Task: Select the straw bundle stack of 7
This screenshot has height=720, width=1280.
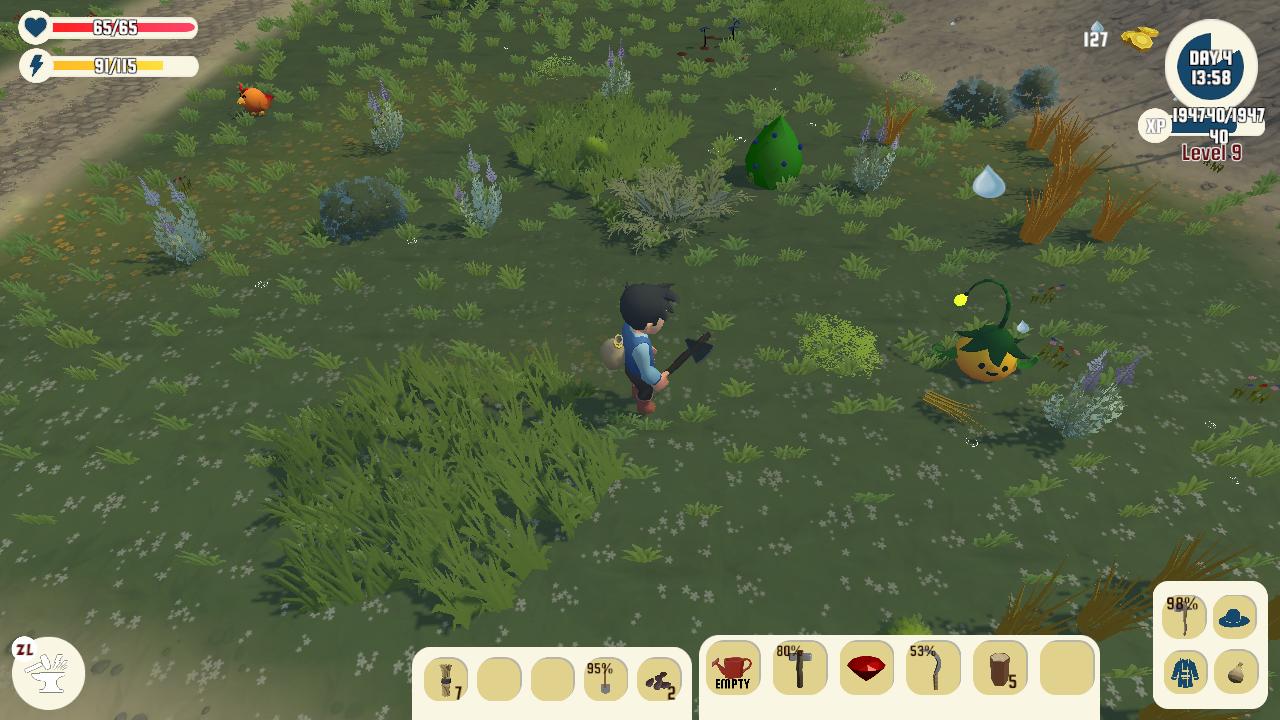Action: pyautogui.click(x=446, y=680)
